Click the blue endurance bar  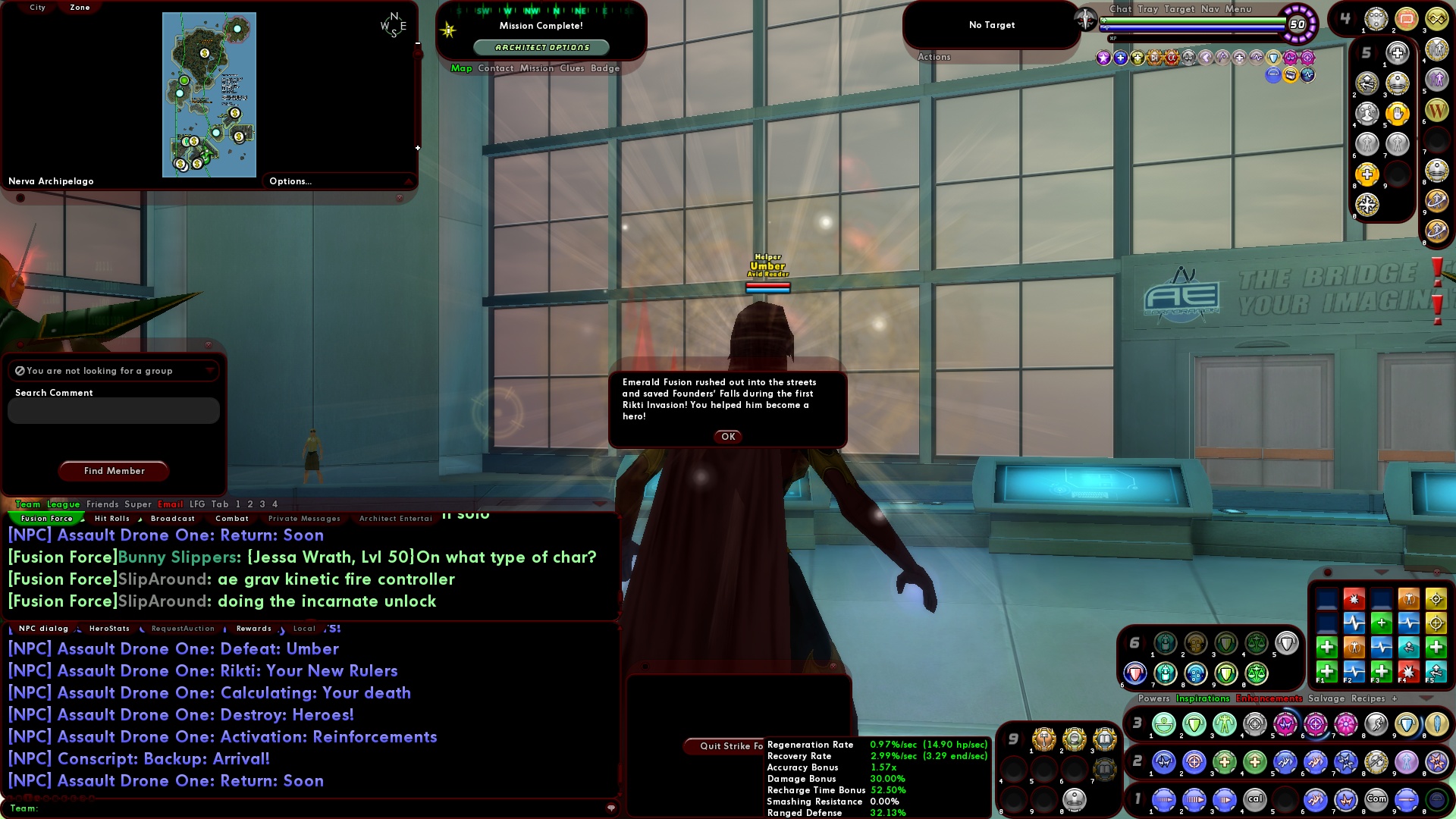(1191, 27)
